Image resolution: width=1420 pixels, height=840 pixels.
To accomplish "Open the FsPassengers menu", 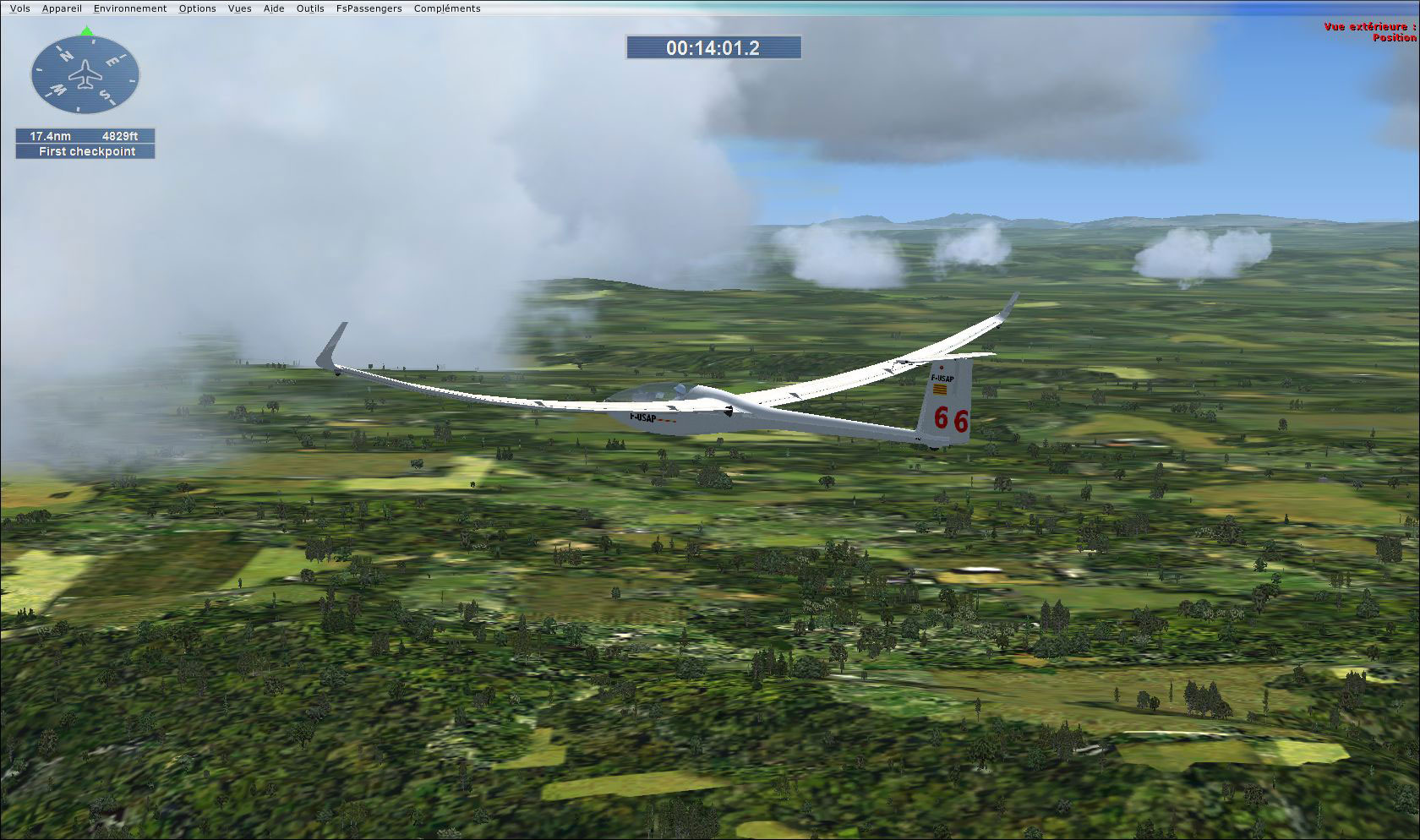I will [369, 8].
